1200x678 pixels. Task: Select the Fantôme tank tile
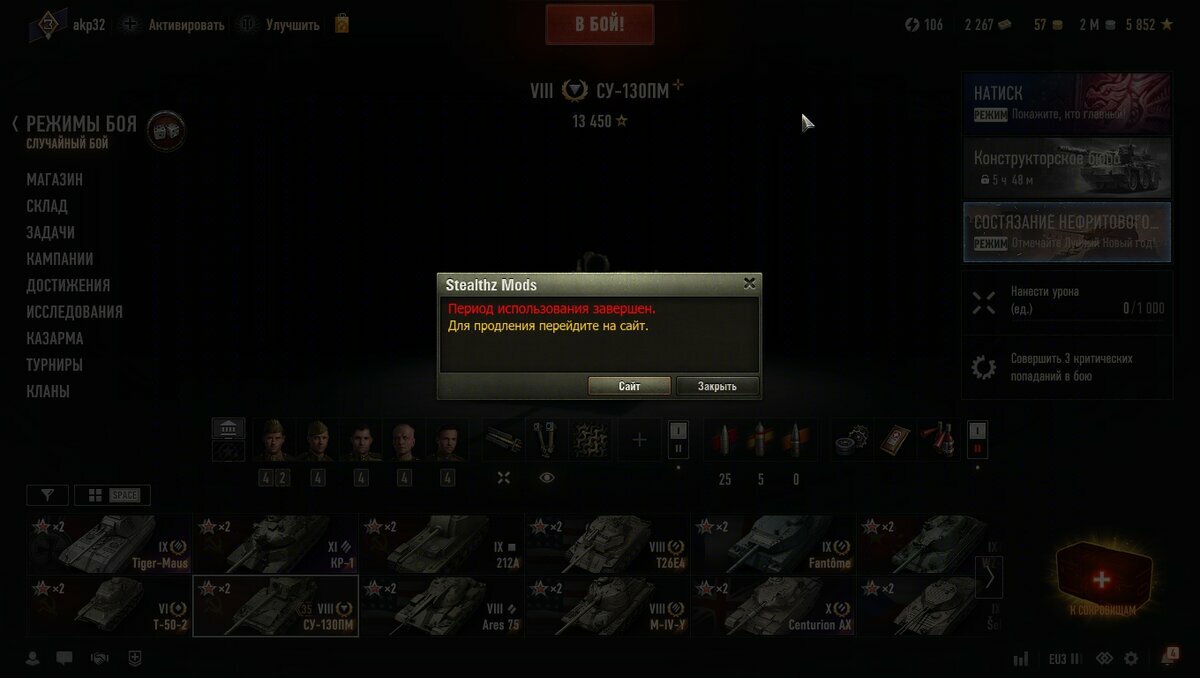[x=773, y=545]
